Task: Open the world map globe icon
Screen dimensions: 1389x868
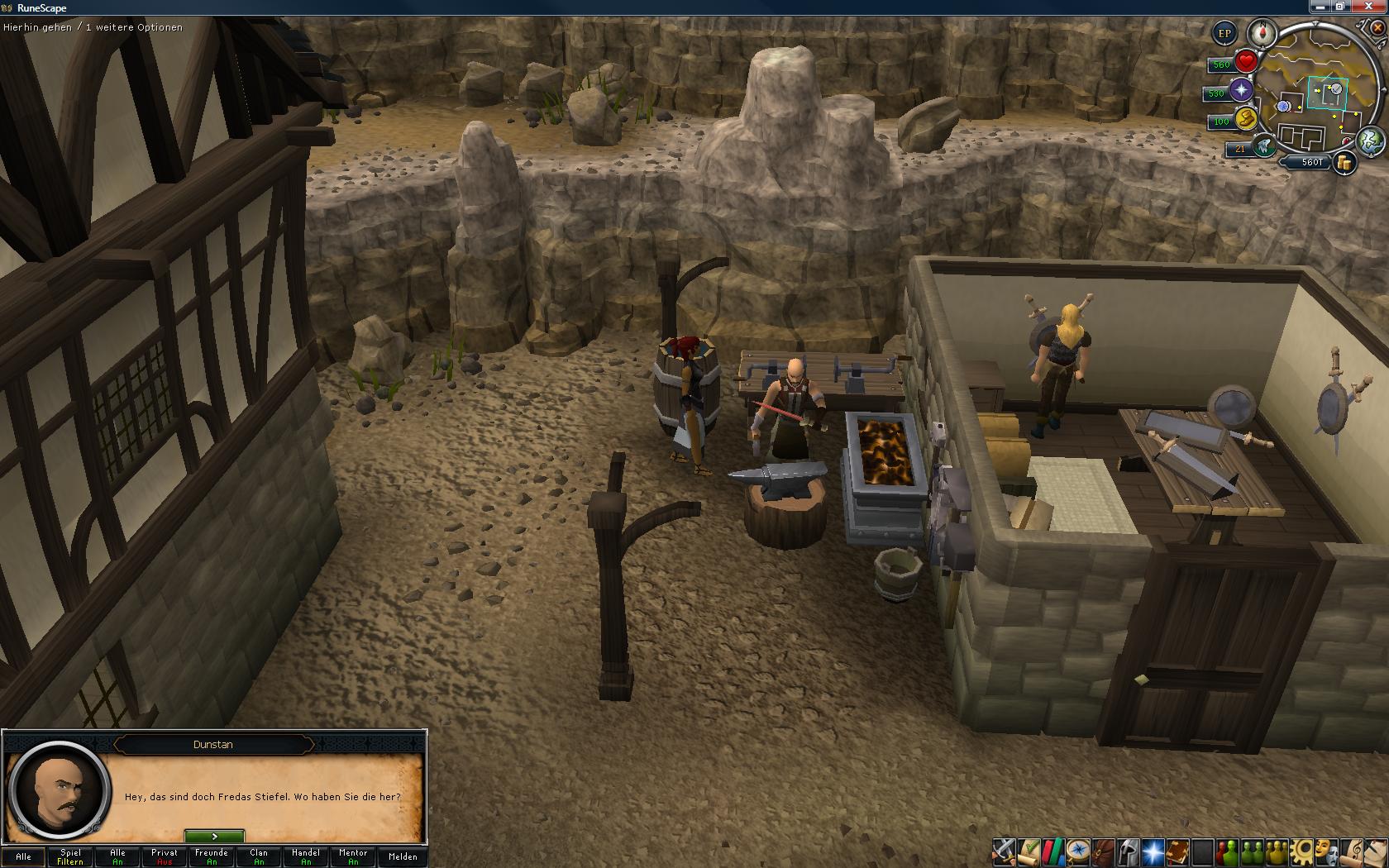Action: point(1371,141)
